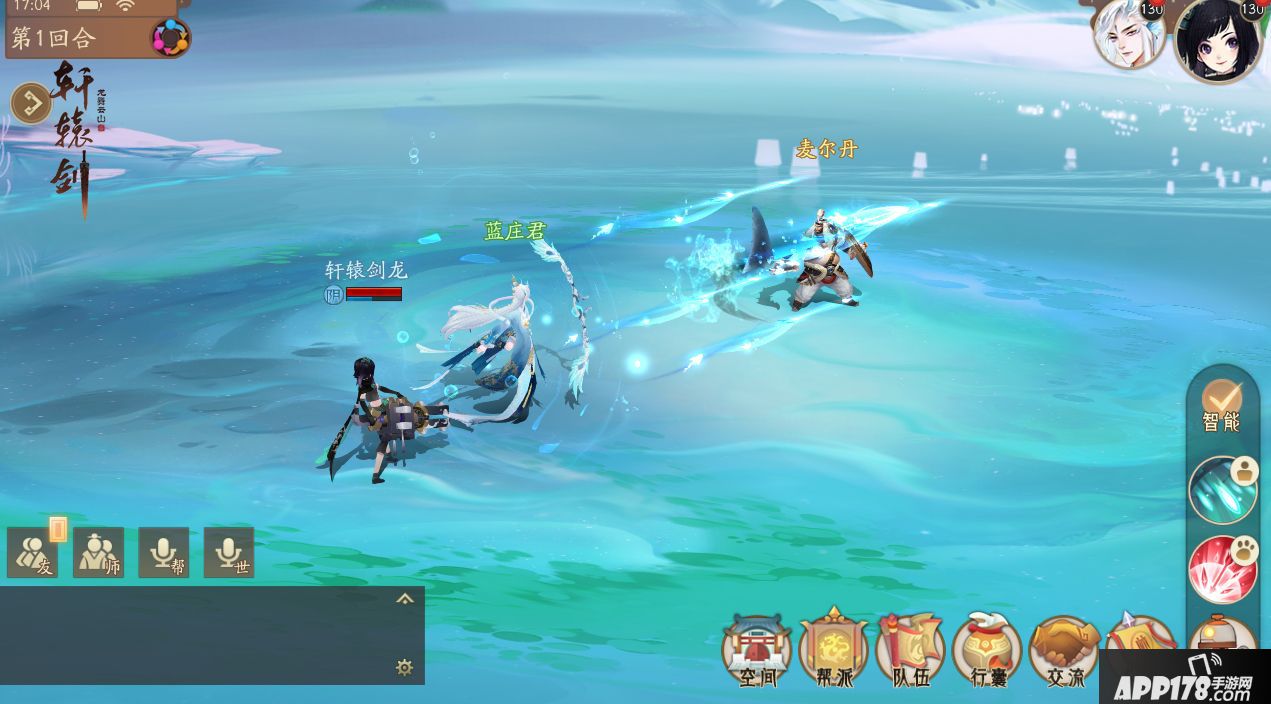Open the mentor (师) channel button

coord(98,553)
